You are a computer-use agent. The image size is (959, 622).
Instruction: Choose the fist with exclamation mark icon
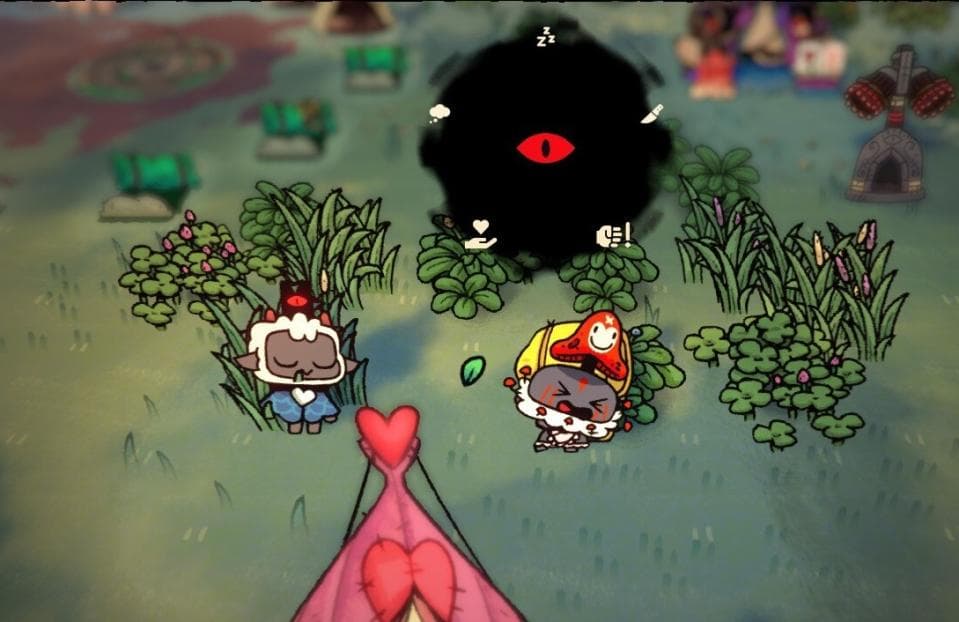pyautogui.click(x=613, y=236)
